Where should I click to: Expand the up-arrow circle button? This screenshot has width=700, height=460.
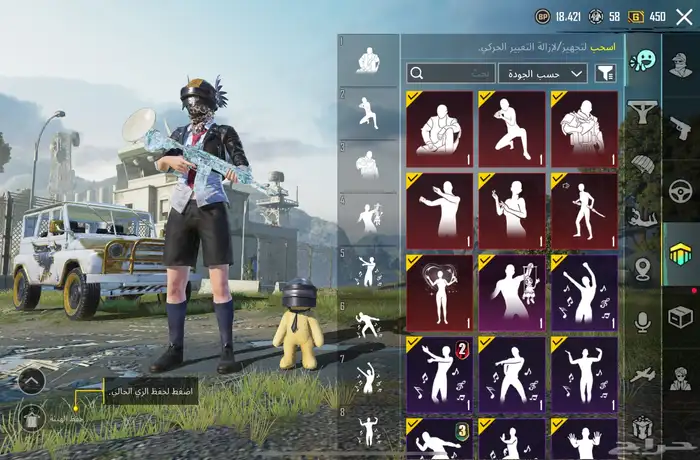coord(31,380)
